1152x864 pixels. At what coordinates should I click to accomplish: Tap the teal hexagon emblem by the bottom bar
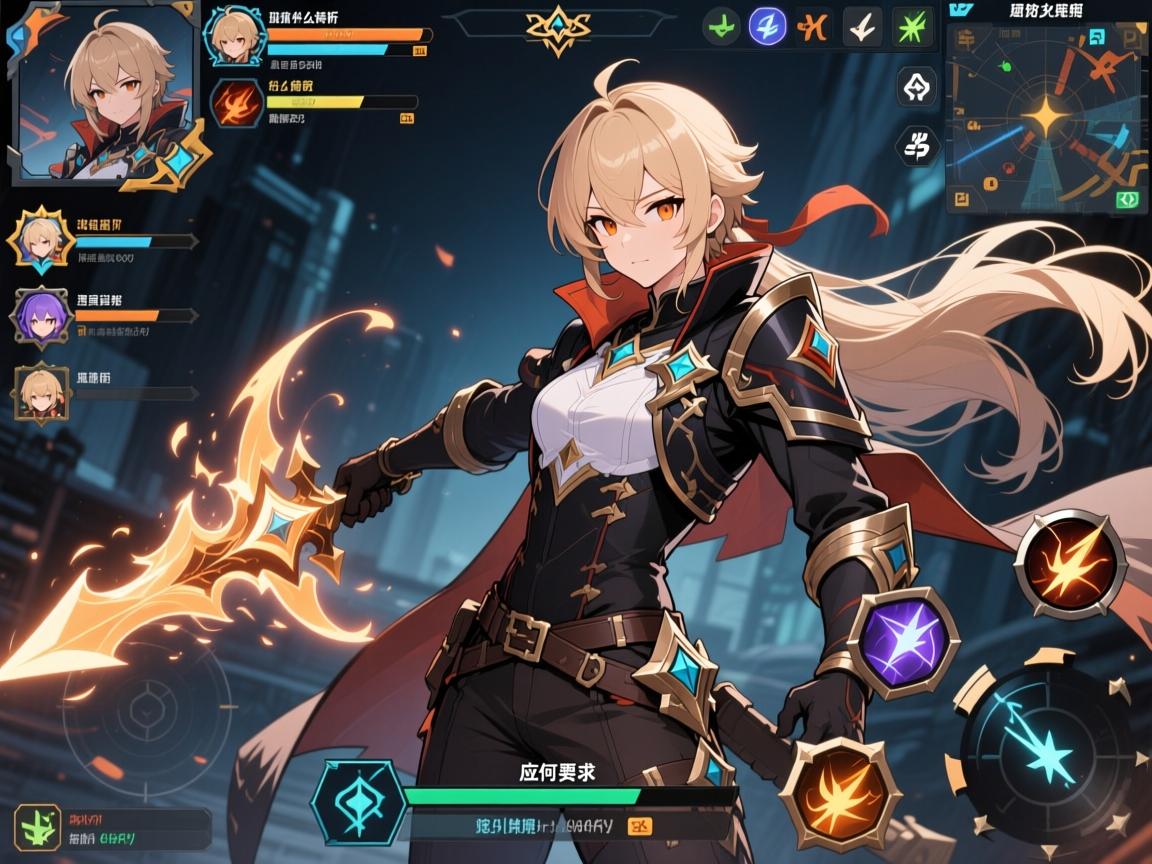click(357, 802)
